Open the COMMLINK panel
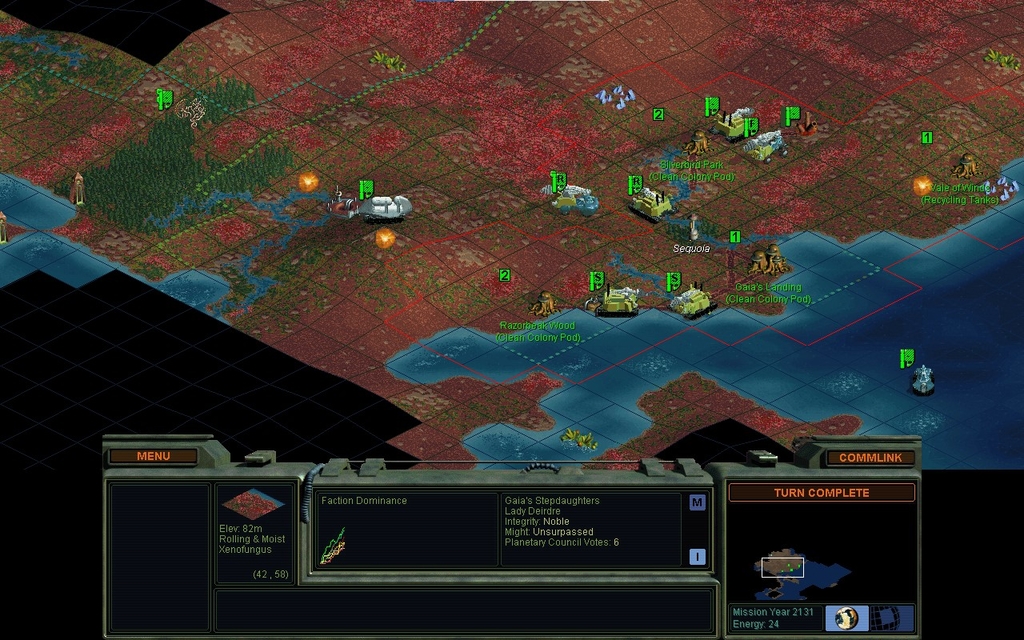The height and width of the screenshot is (640, 1024). [869, 457]
